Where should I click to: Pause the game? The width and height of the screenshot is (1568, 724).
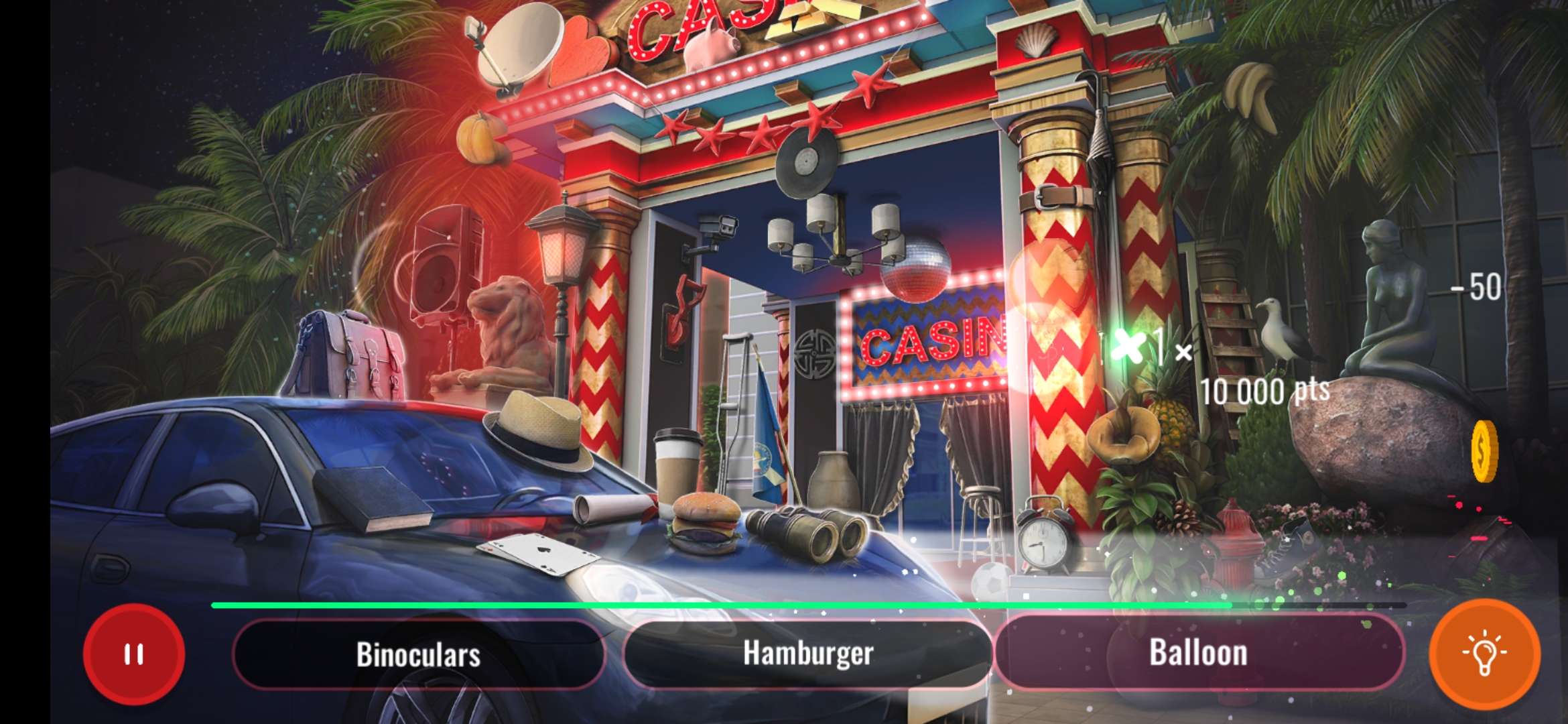[135, 654]
